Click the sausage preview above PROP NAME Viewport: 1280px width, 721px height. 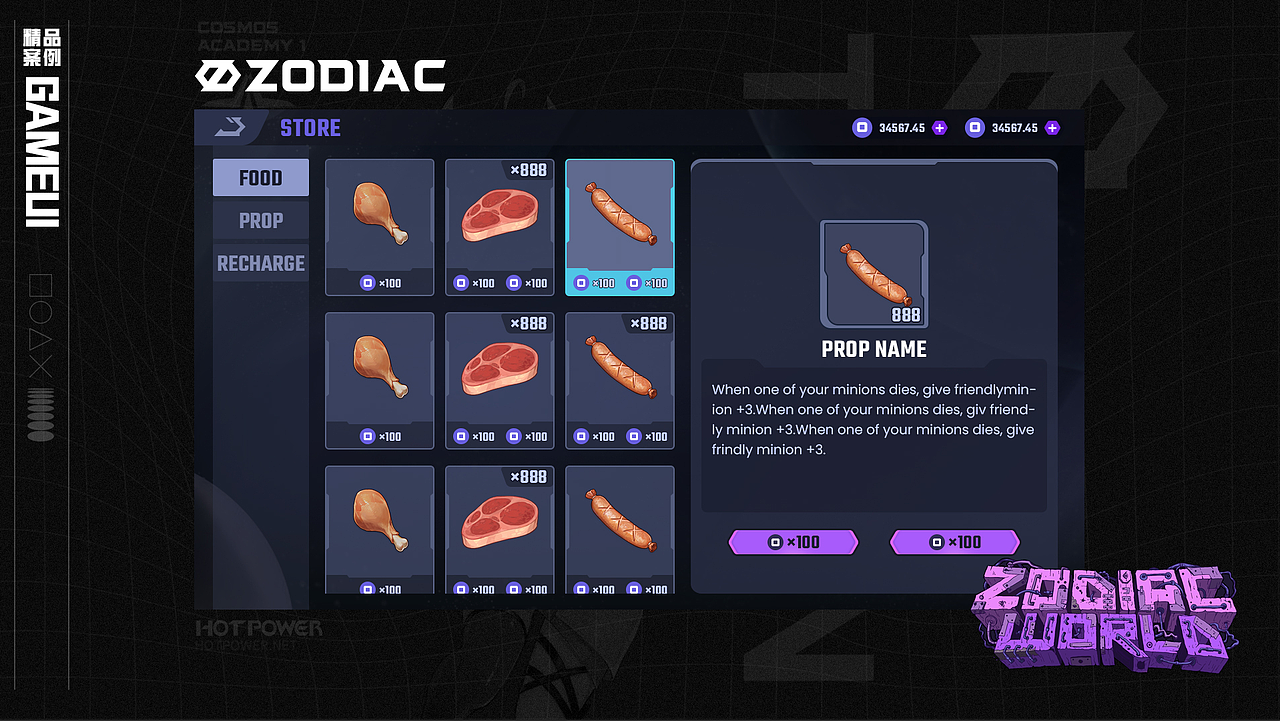[874, 274]
